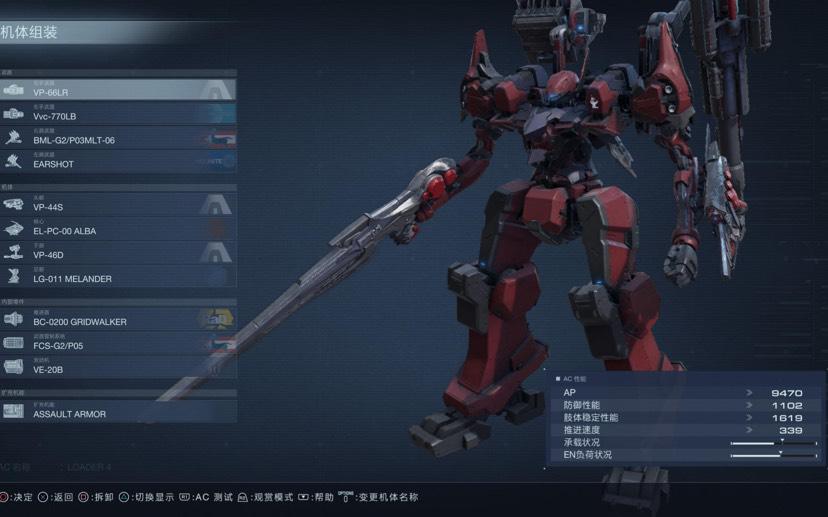Select the EARSHOT back weapon slot
The height and width of the screenshot is (517, 828).
(118, 162)
